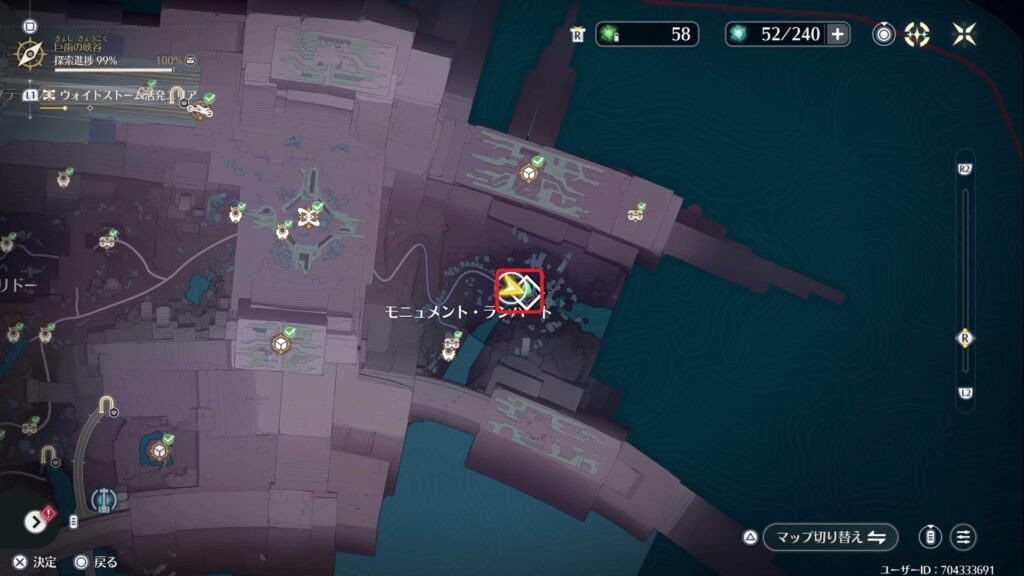Open the 100% exploration reward chest icon
Image resolution: width=1024 pixels, height=576 pixels.
[x=190, y=60]
